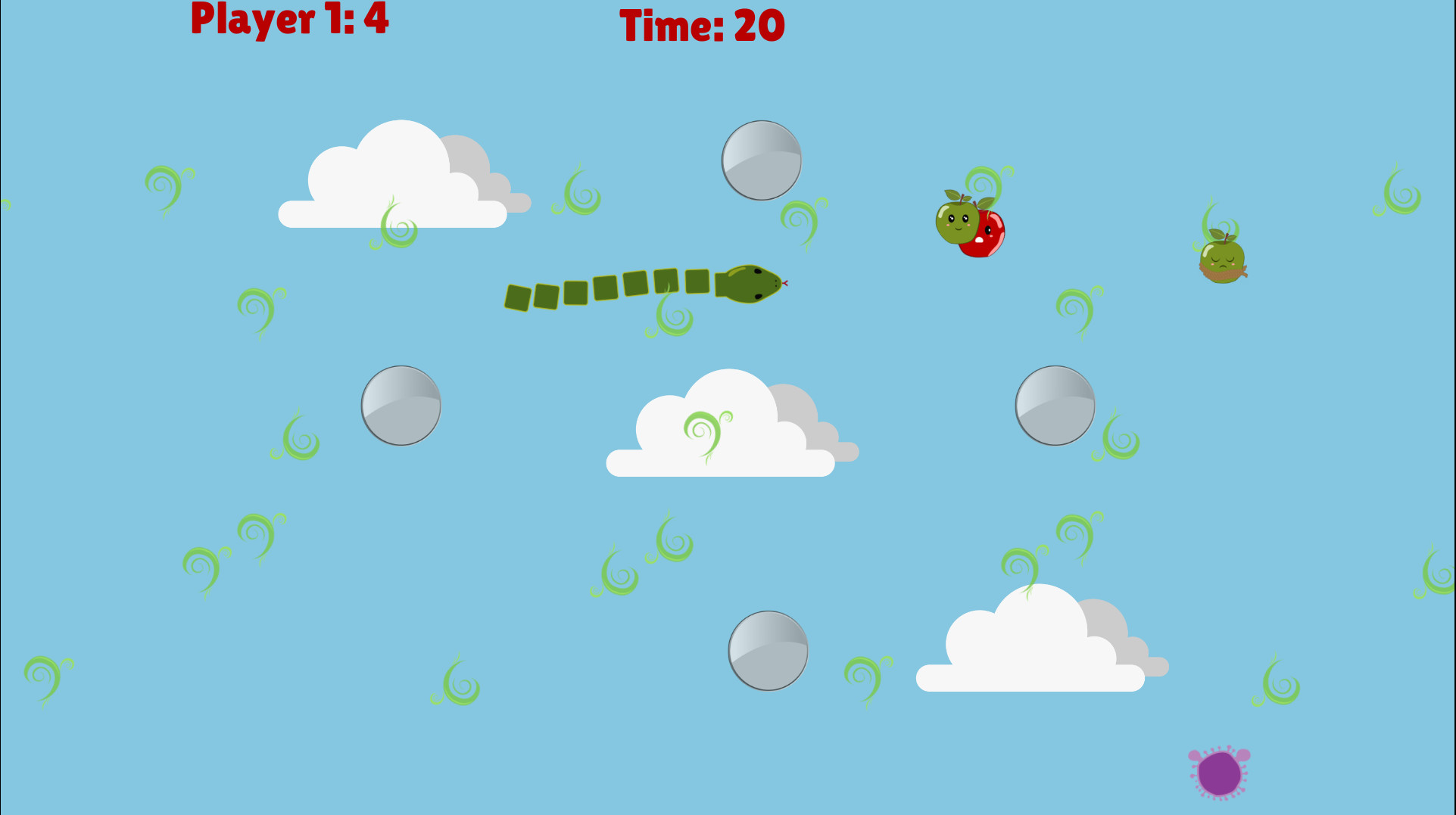Screen dimensions: 1456x815
Task: Click the snake's tail segment
Action: [x=517, y=296]
